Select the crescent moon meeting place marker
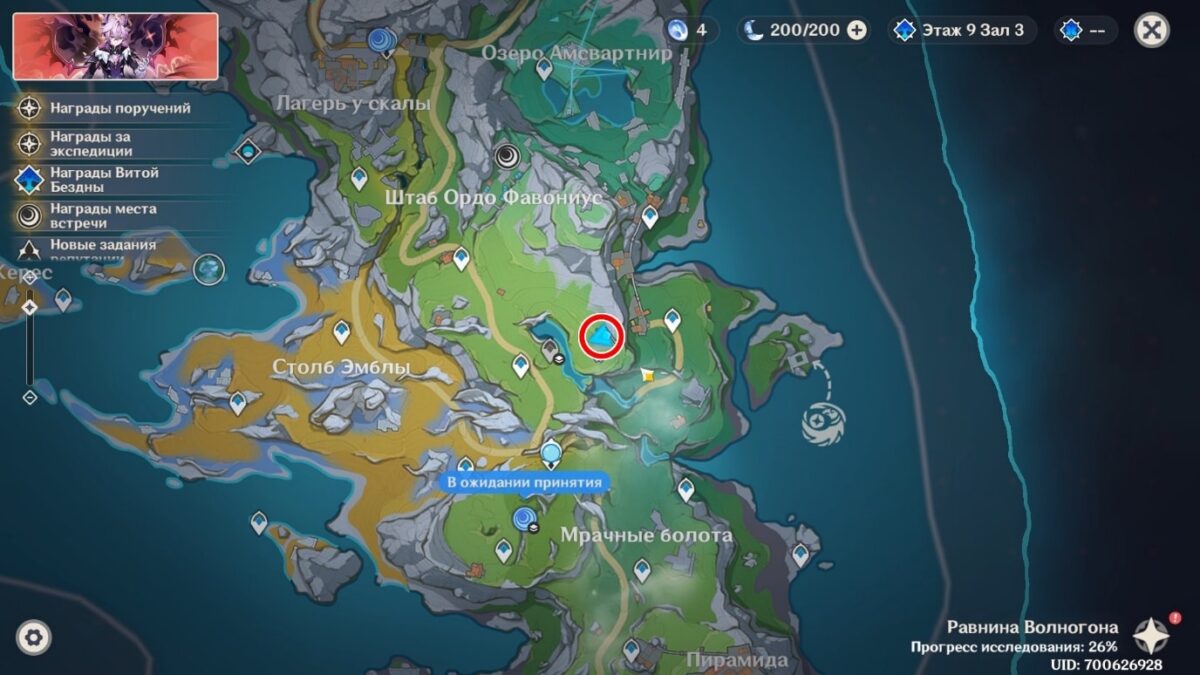Screen dimensions: 1200x675 (x=509, y=155)
